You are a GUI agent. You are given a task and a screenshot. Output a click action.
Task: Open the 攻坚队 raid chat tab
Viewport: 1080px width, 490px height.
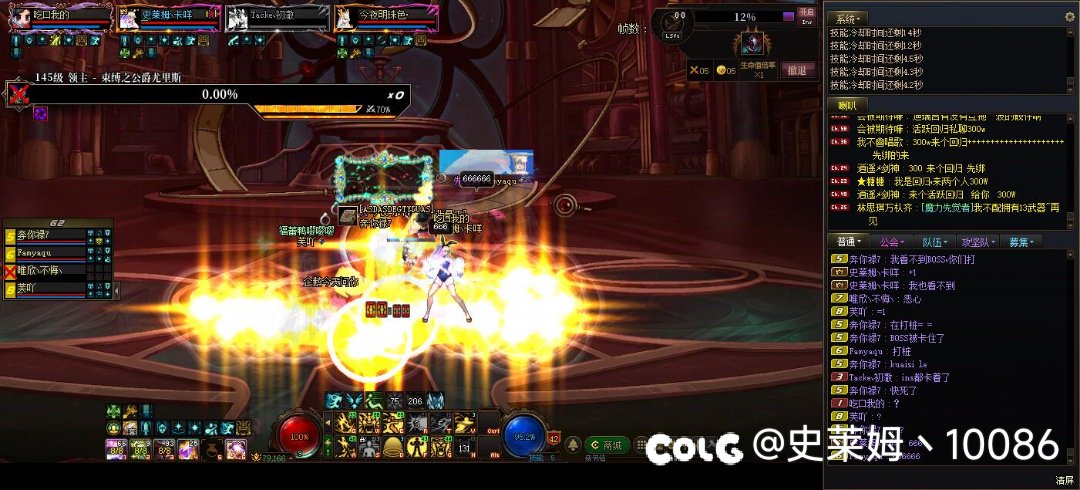coord(978,241)
